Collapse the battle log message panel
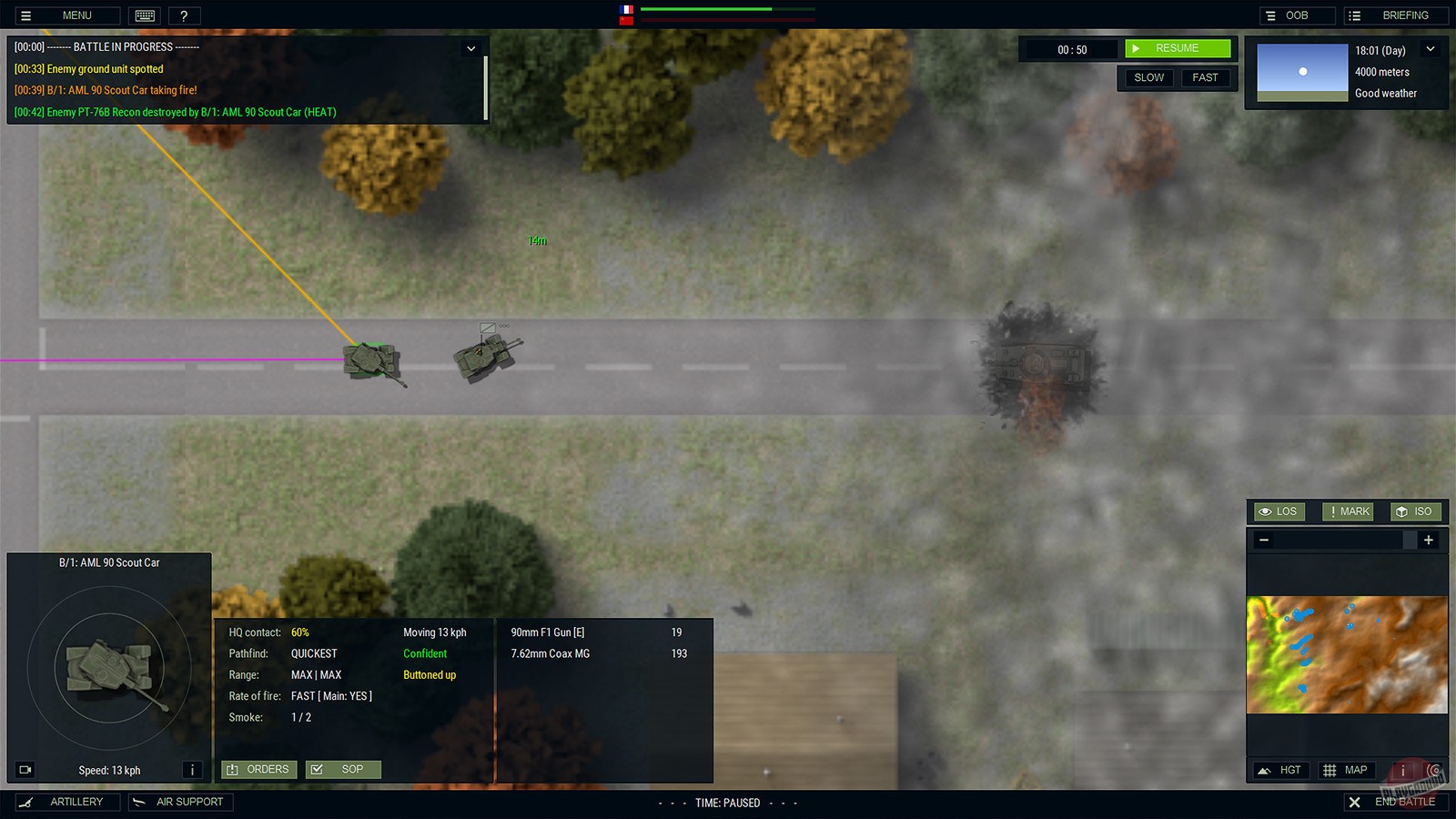The width and height of the screenshot is (1456, 819). coord(471,48)
